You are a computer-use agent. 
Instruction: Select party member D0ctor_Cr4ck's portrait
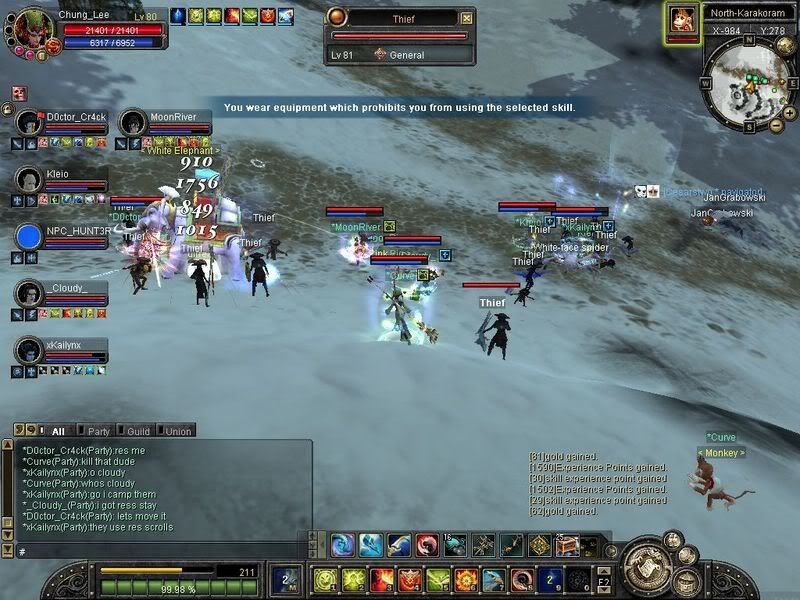[29, 124]
